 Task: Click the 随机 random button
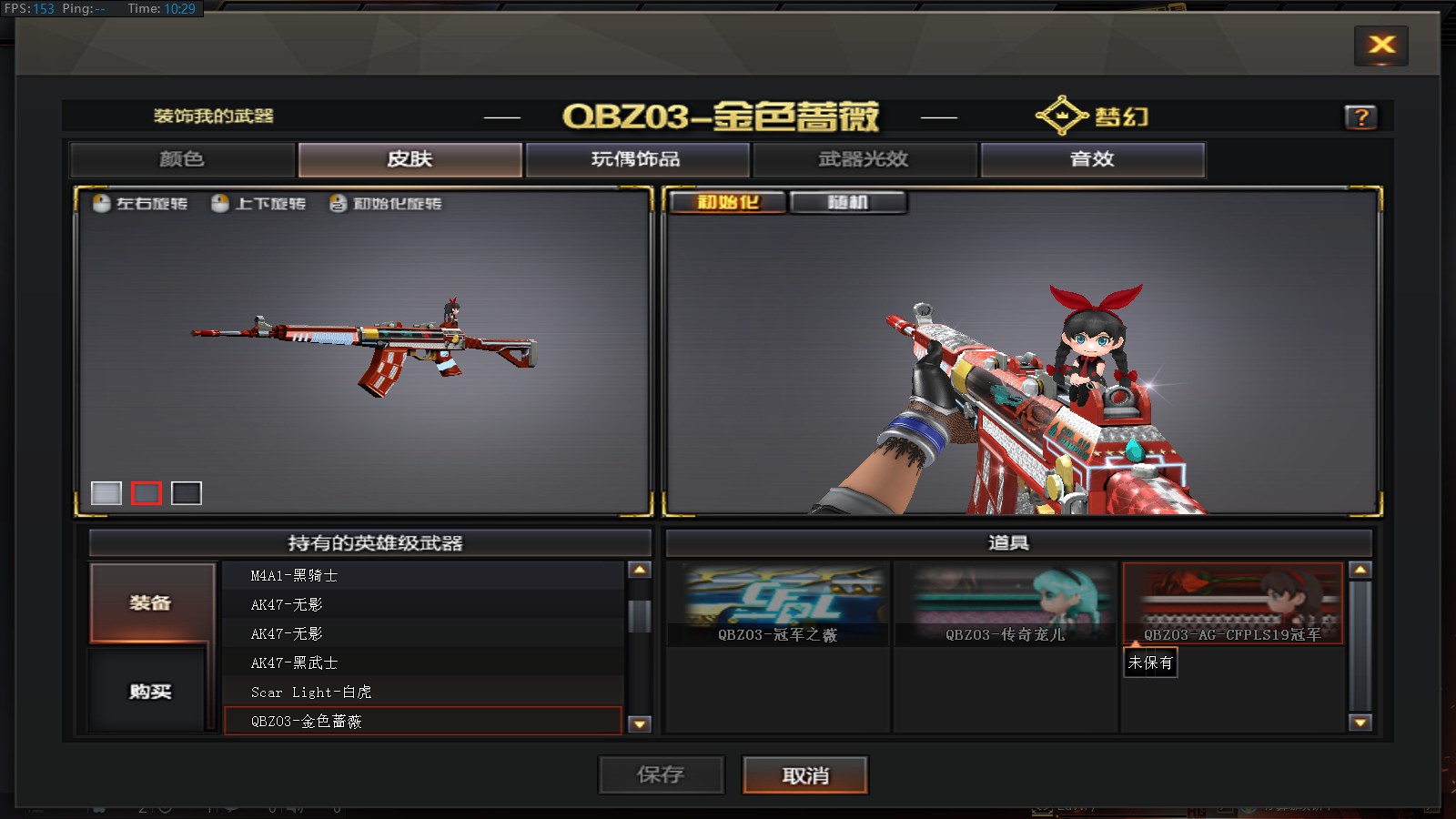pos(848,202)
